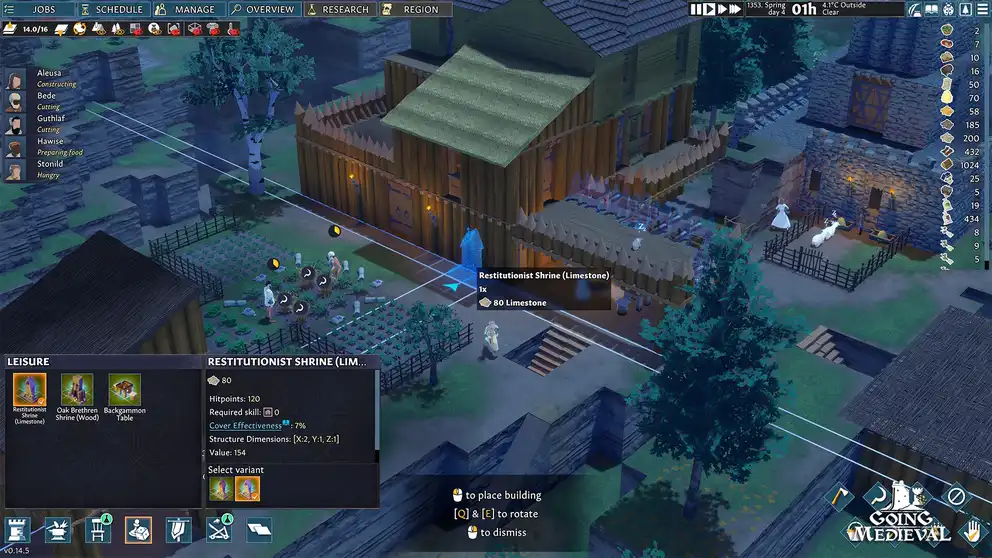Show the Overview panel

(262, 9)
